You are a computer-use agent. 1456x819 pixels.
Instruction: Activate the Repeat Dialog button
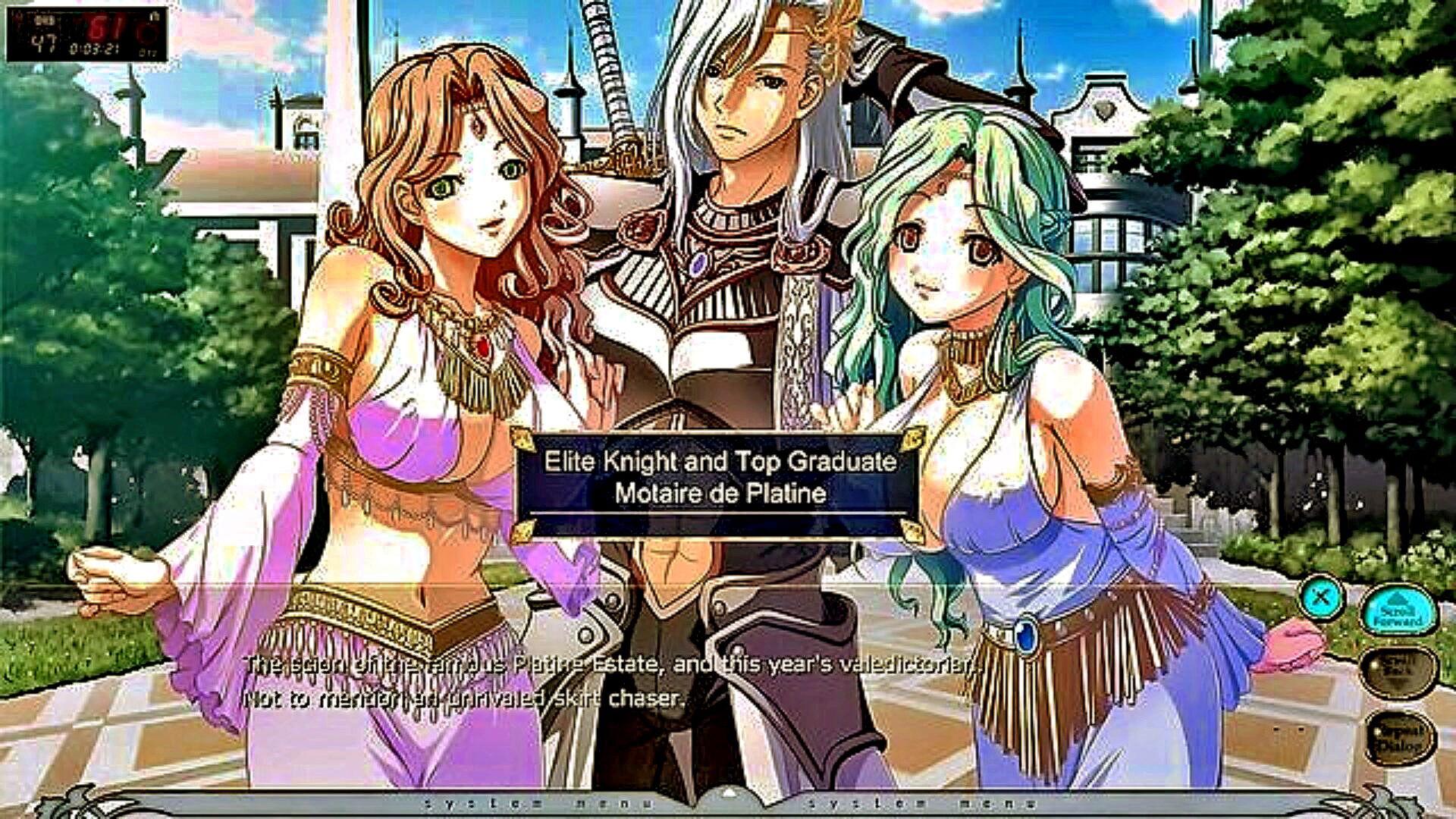click(1399, 737)
